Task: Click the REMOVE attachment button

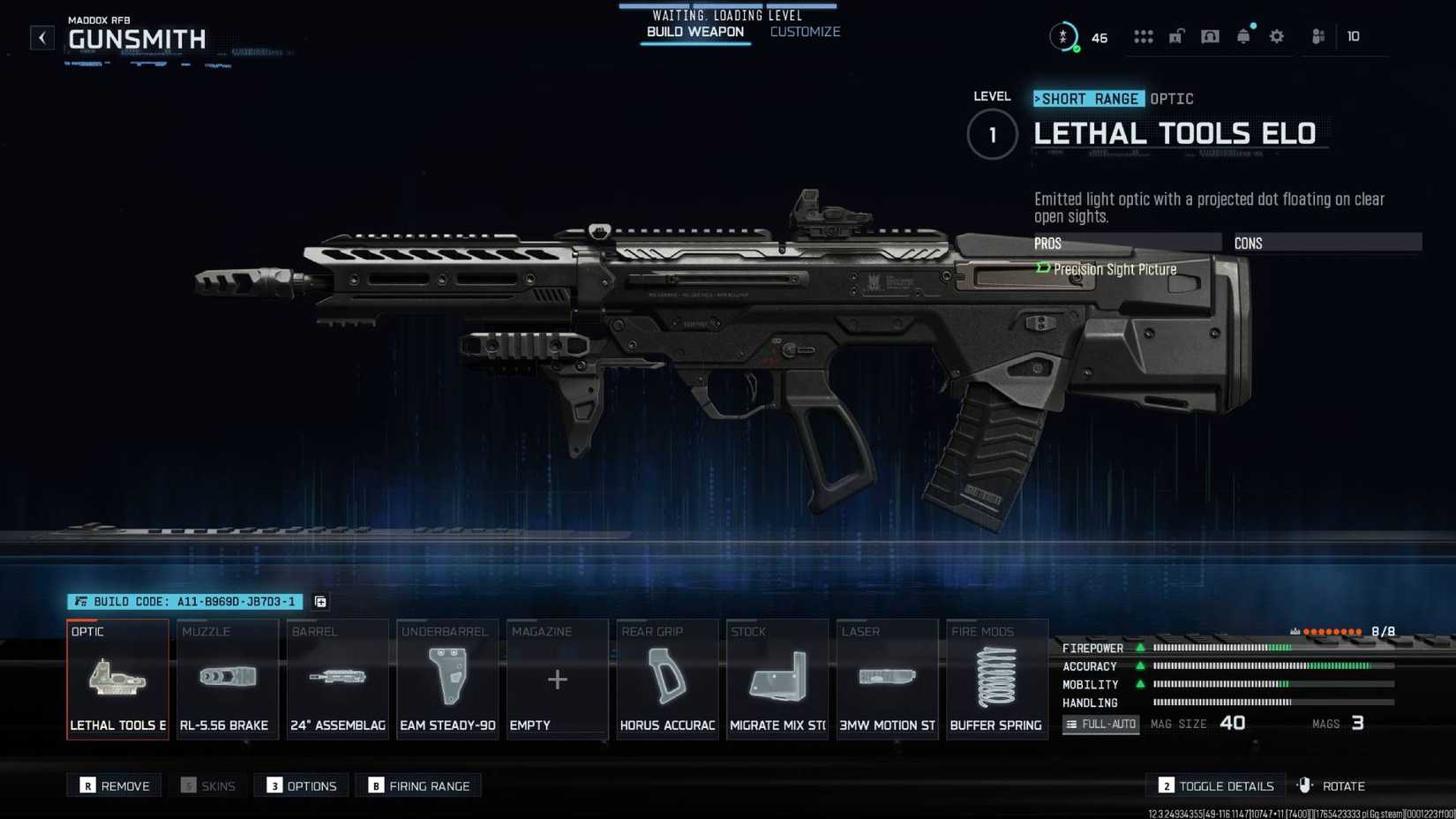Action: coord(114,785)
